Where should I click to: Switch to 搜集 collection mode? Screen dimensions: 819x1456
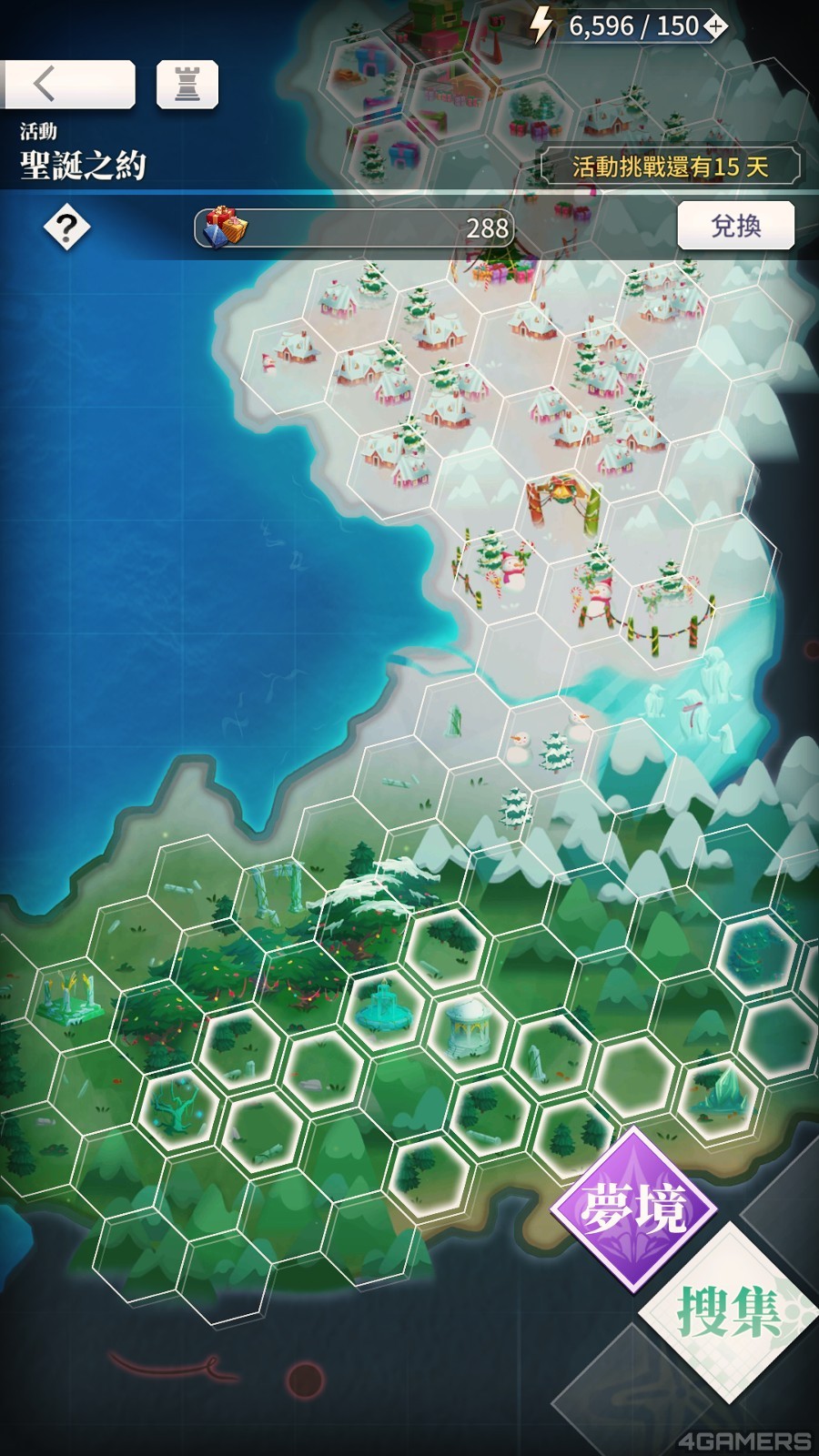[727, 1310]
